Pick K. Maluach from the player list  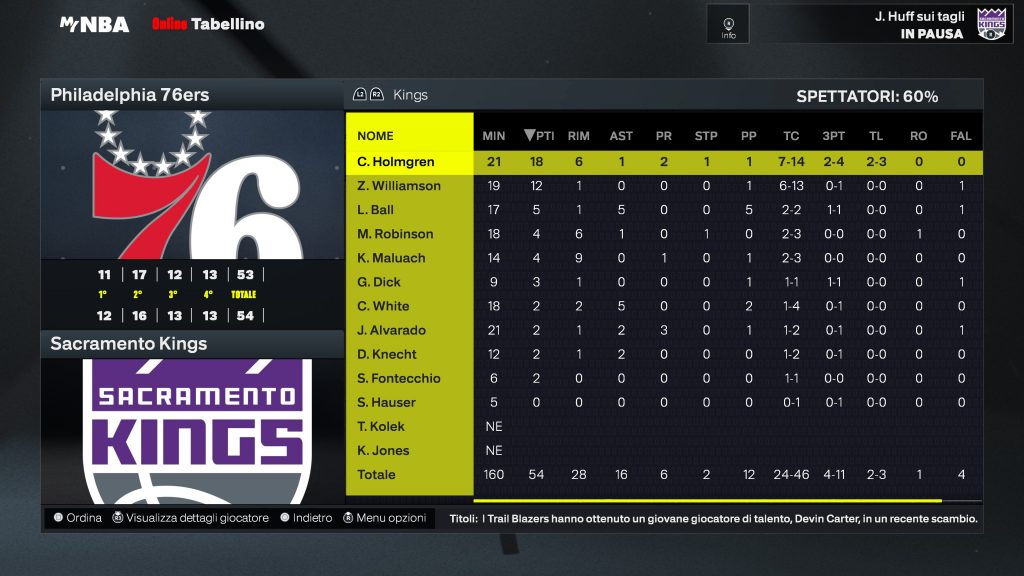(x=391, y=258)
